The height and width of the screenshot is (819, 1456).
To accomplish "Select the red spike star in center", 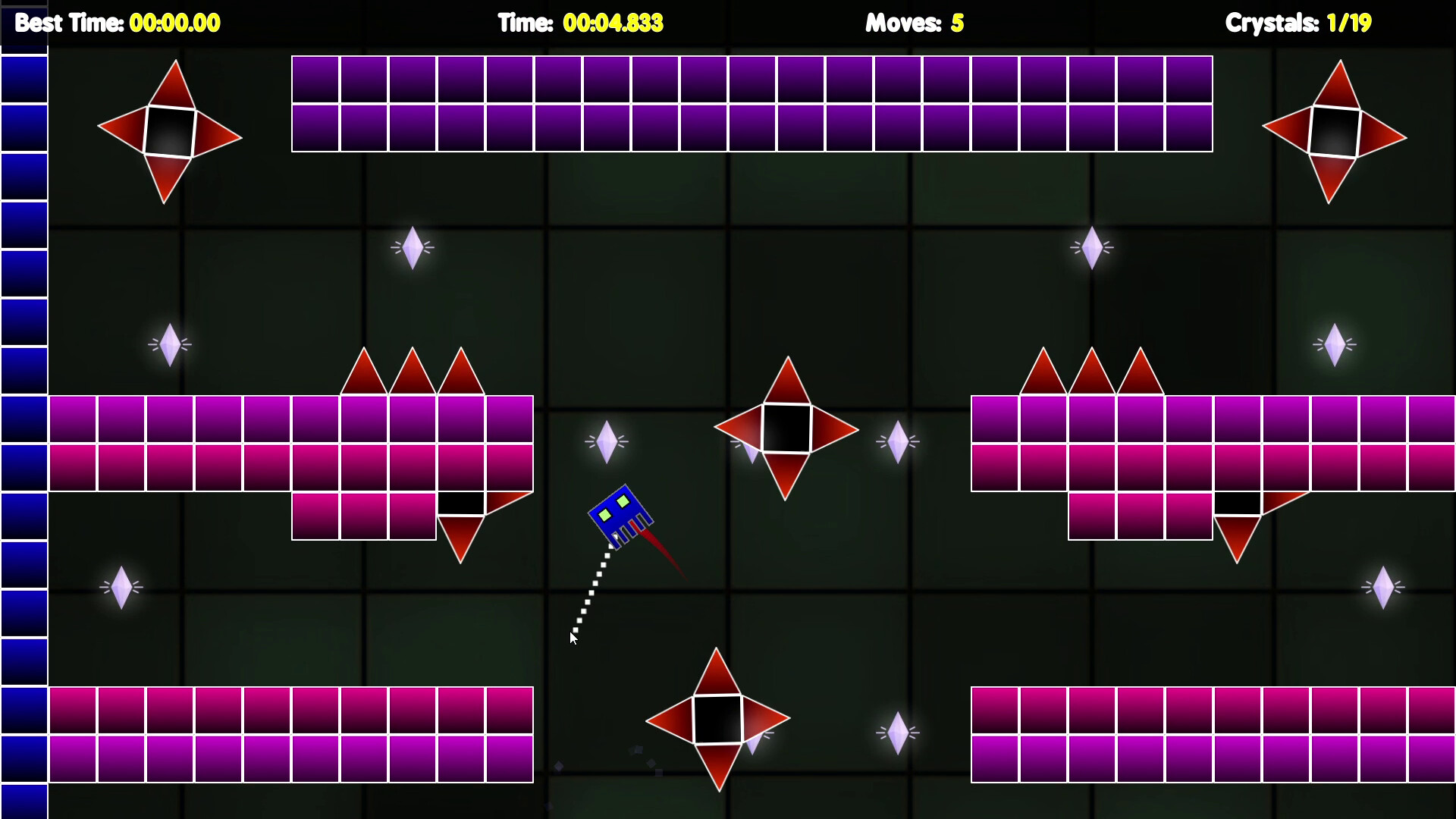I will click(786, 428).
